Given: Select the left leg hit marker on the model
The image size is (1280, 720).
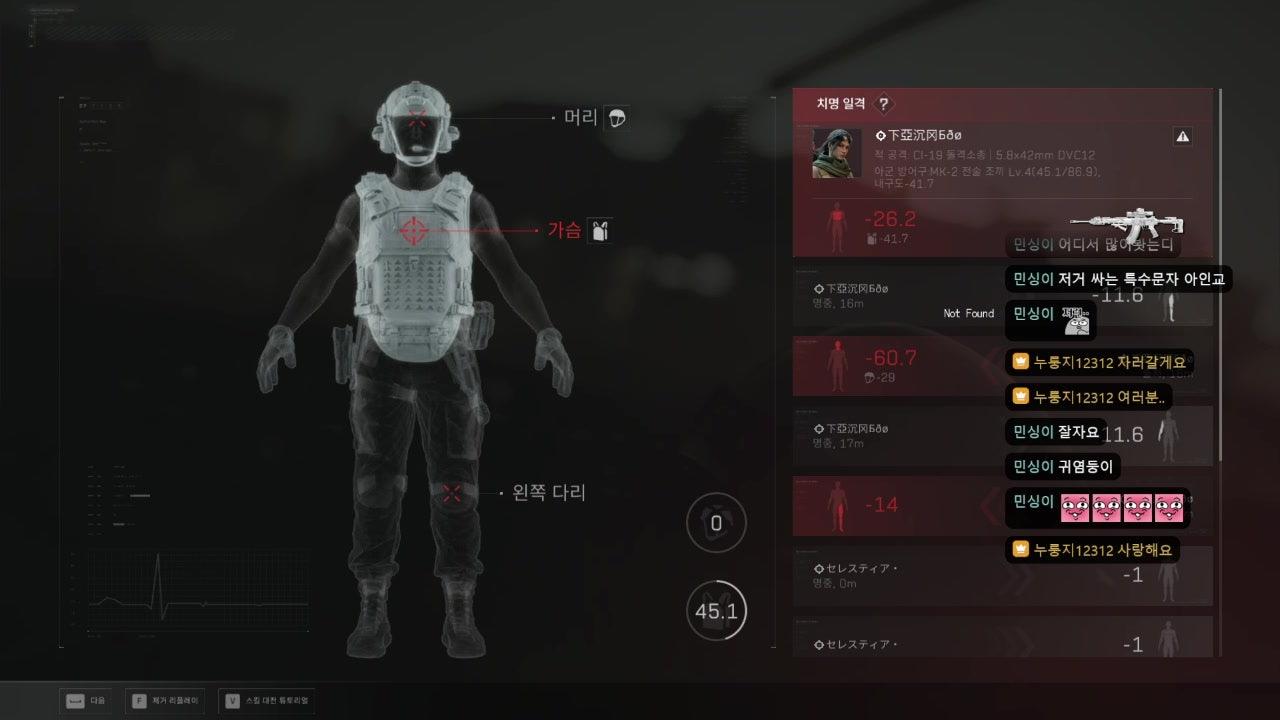Looking at the screenshot, I should pyautogui.click(x=450, y=492).
